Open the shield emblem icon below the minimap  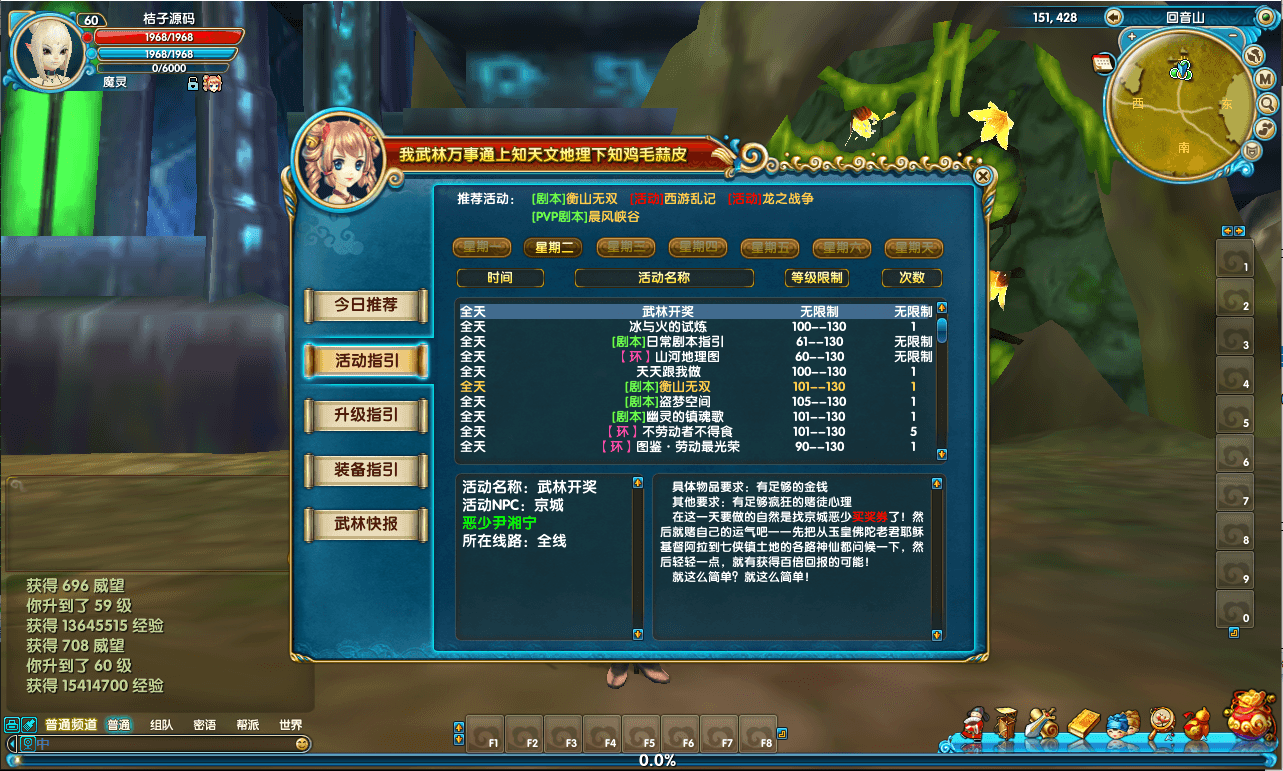click(x=1252, y=150)
